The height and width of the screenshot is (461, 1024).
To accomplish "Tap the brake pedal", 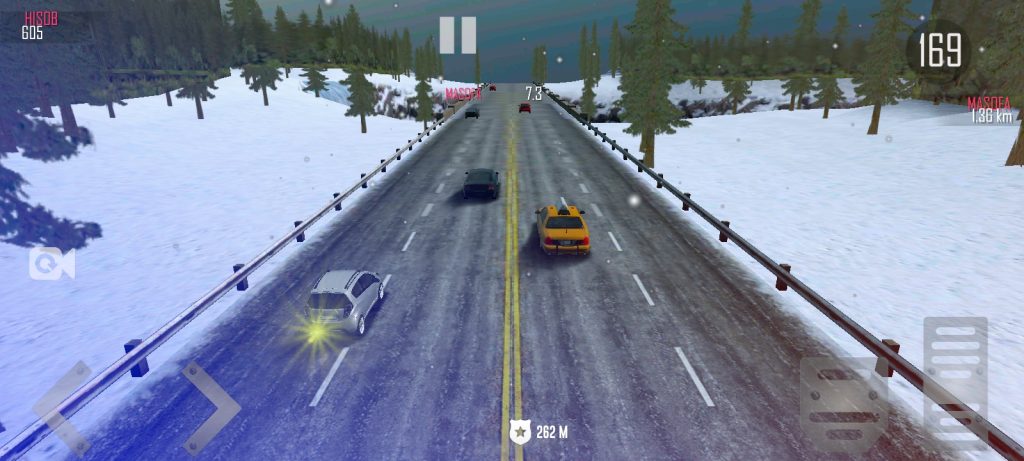I will click(x=843, y=402).
